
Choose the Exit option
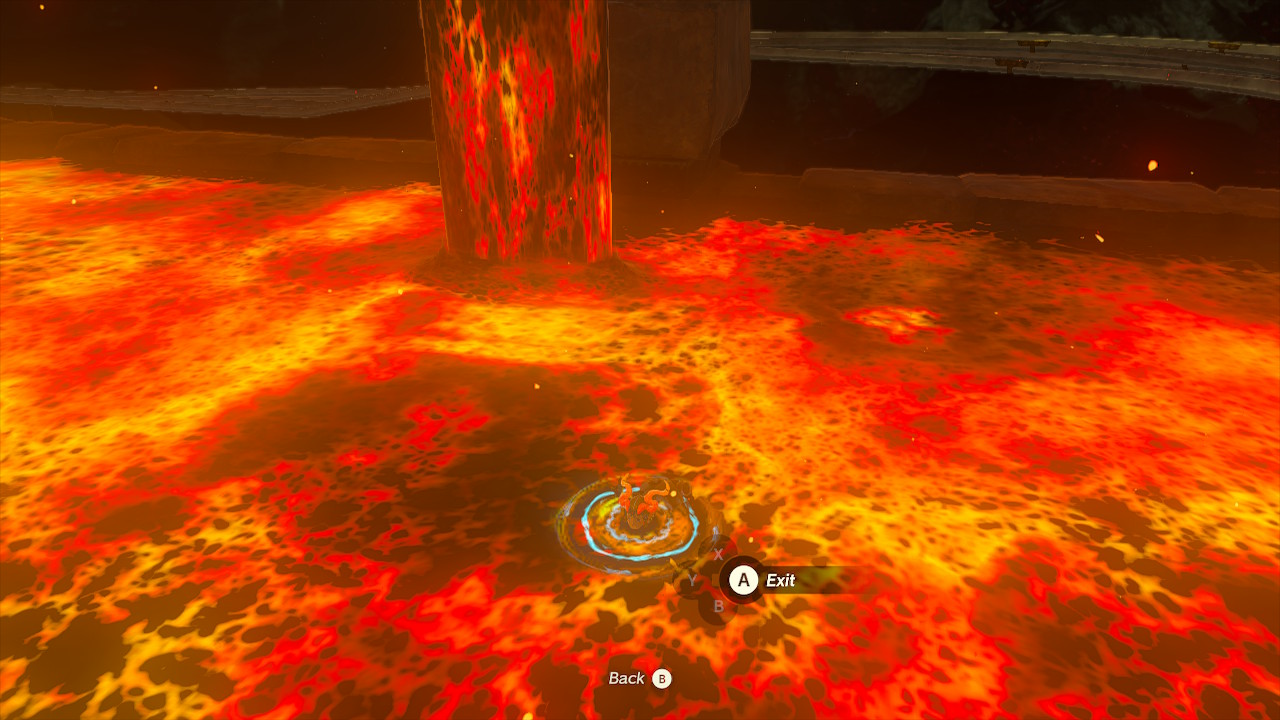779,580
